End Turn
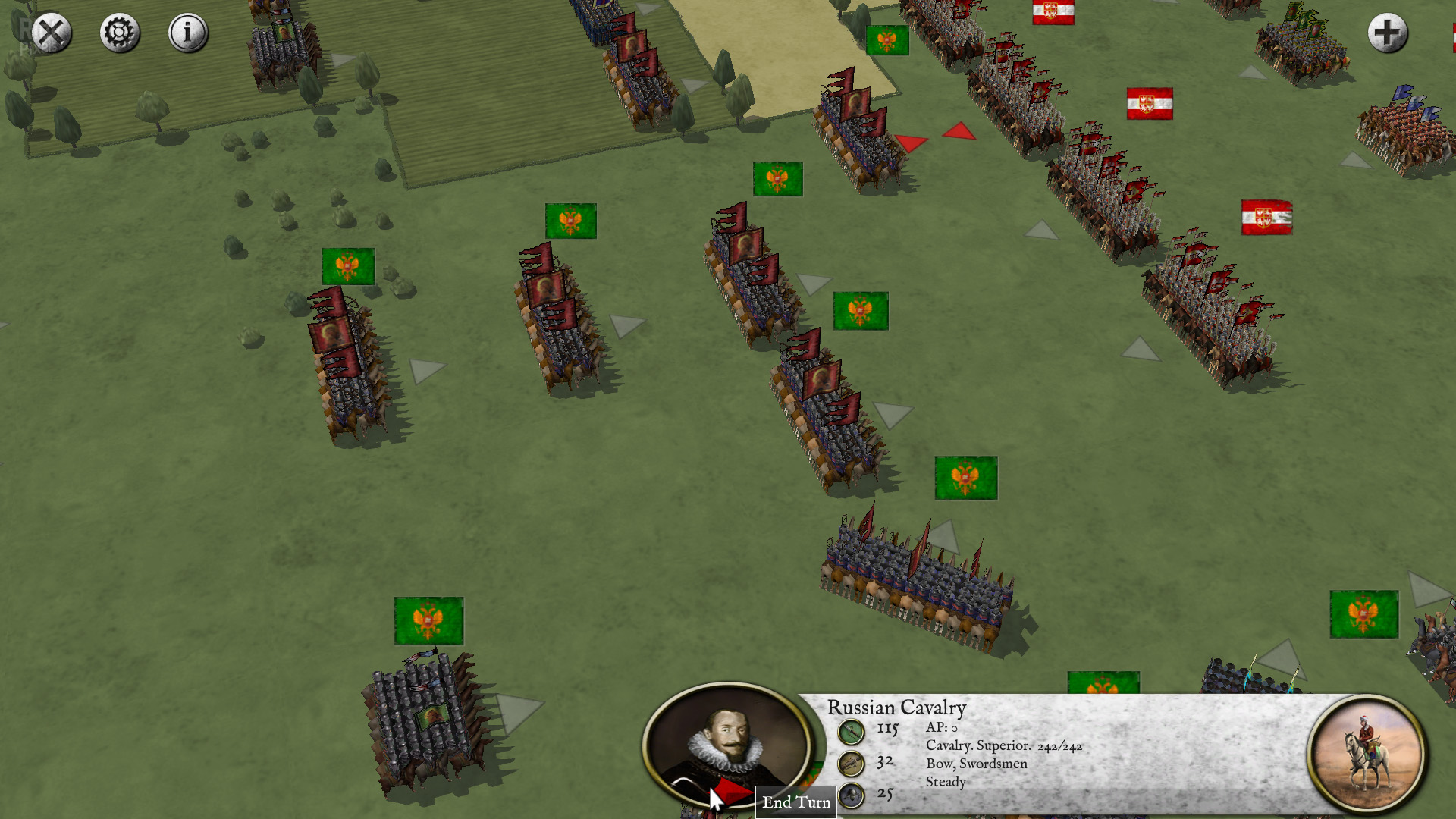The height and width of the screenshot is (819, 1456). [x=796, y=802]
